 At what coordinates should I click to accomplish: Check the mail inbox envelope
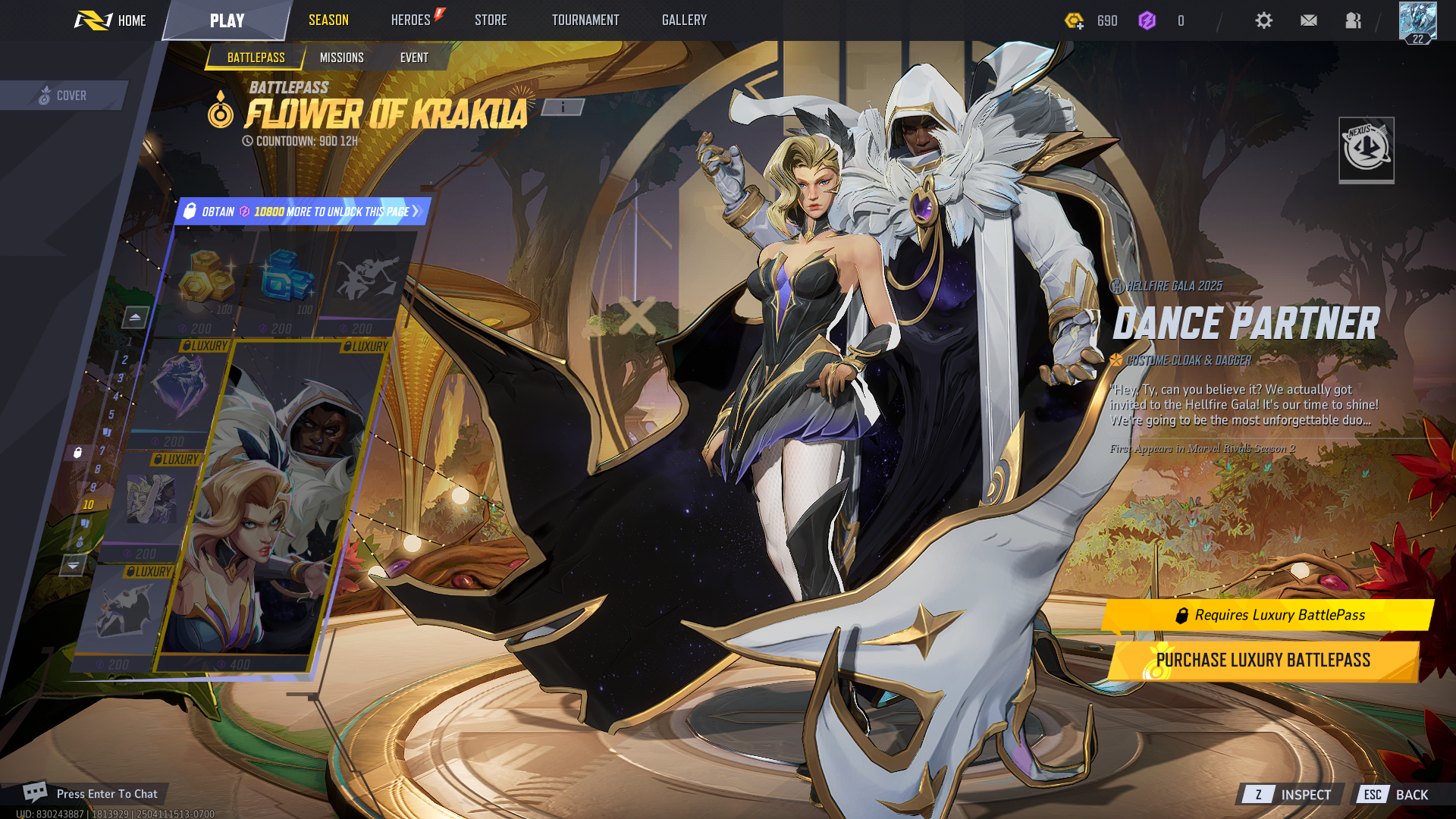click(x=1308, y=20)
